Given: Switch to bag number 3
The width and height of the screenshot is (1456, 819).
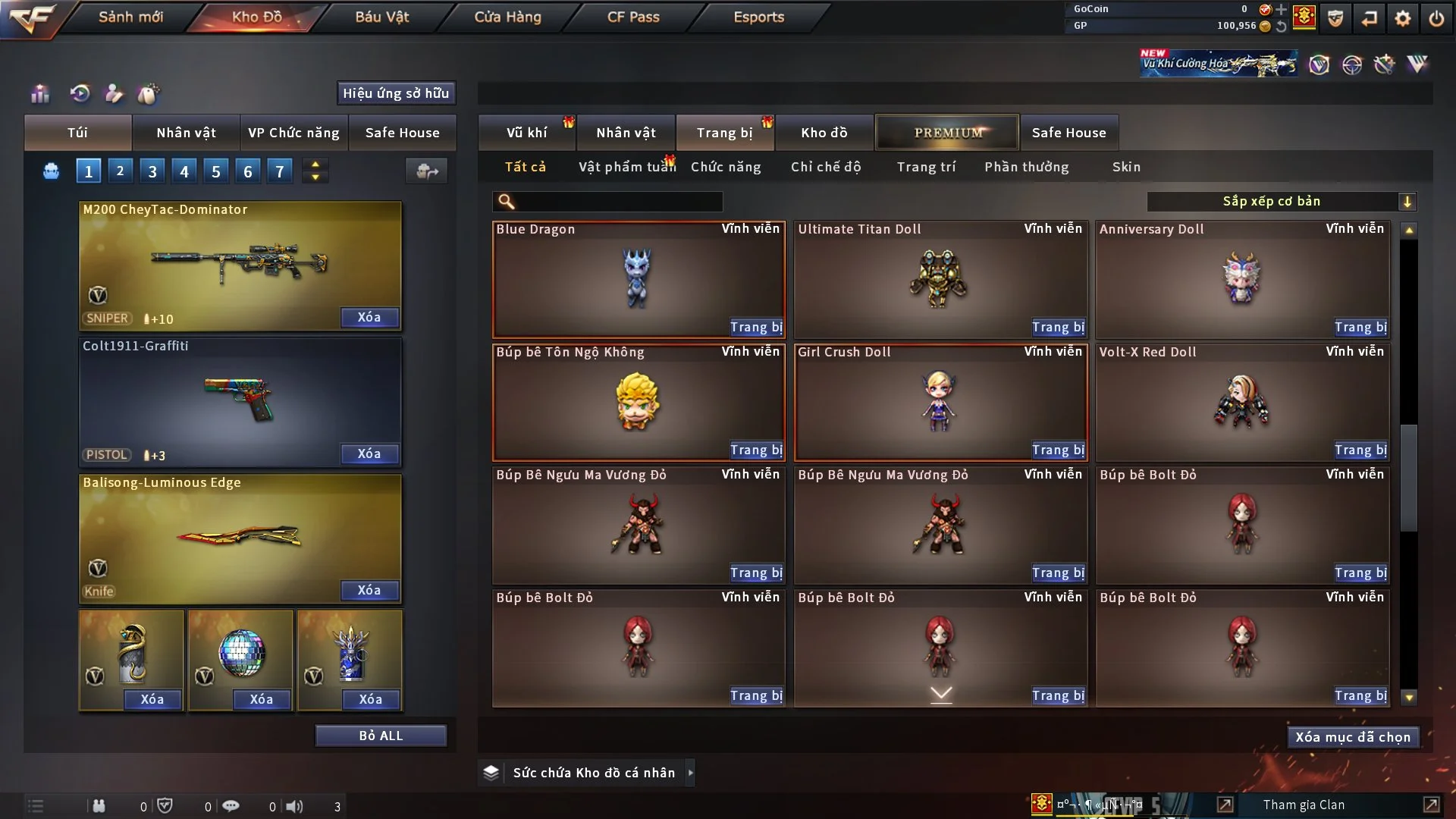Looking at the screenshot, I should coord(152,171).
